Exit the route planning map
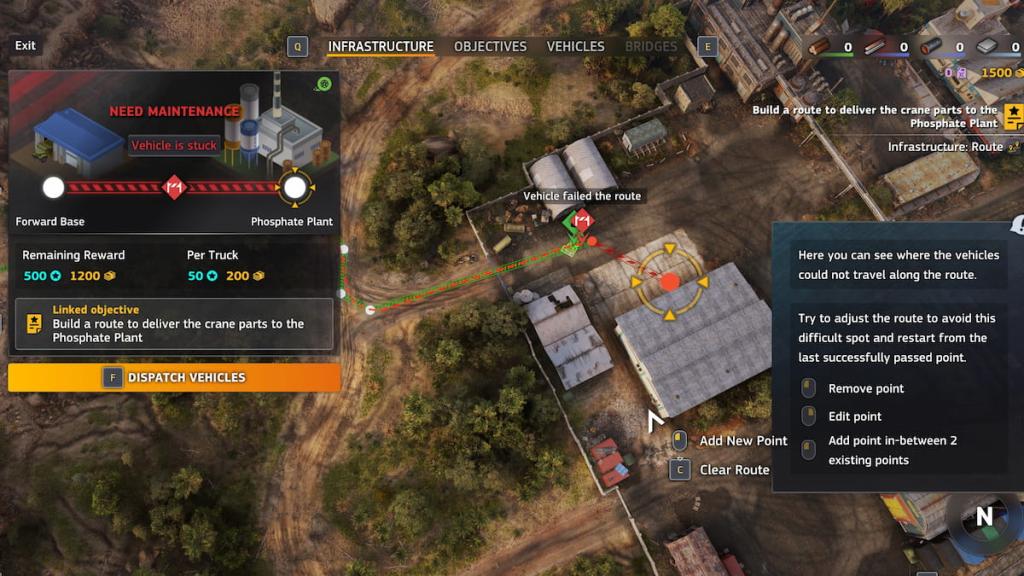The height and width of the screenshot is (576, 1024). [25, 46]
